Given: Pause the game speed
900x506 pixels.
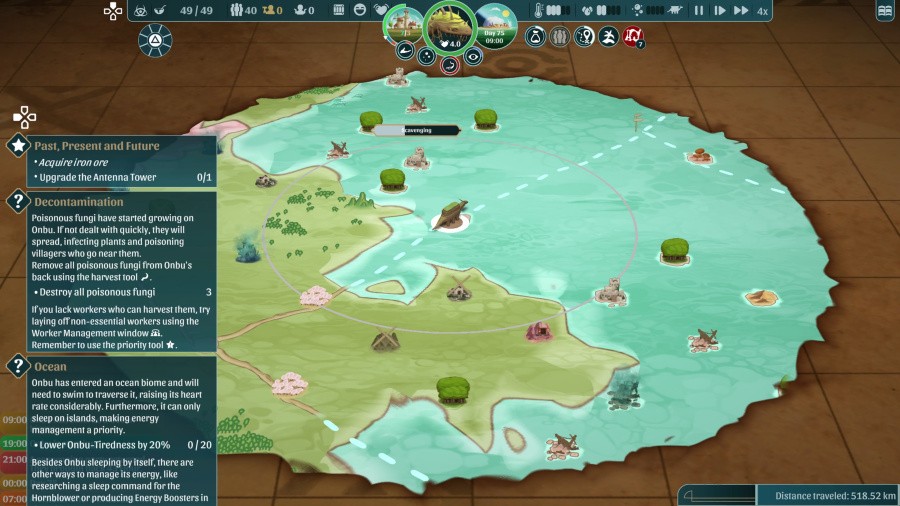Looking at the screenshot, I should (x=699, y=11).
